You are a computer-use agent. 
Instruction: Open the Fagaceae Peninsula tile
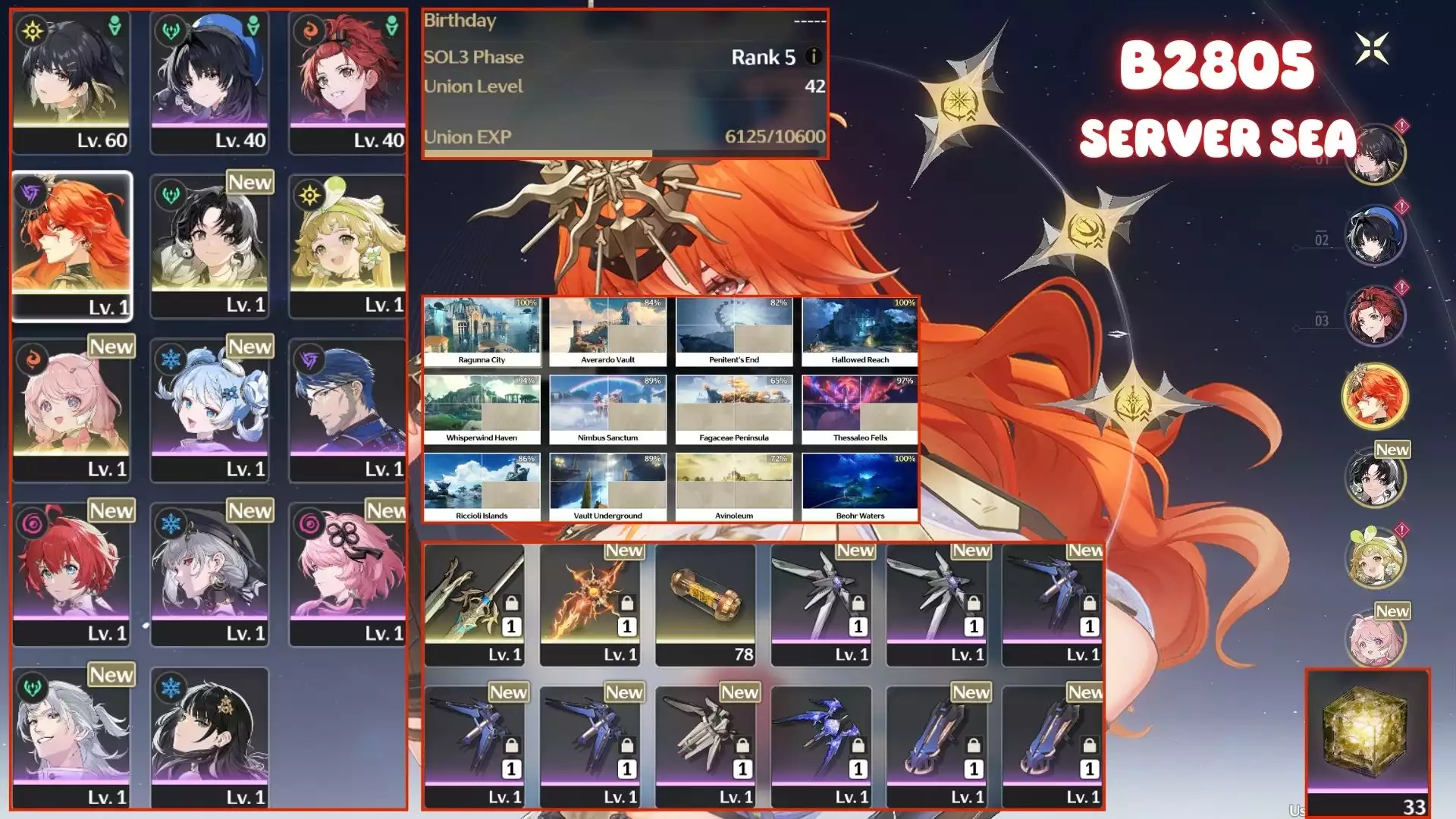coord(733,409)
